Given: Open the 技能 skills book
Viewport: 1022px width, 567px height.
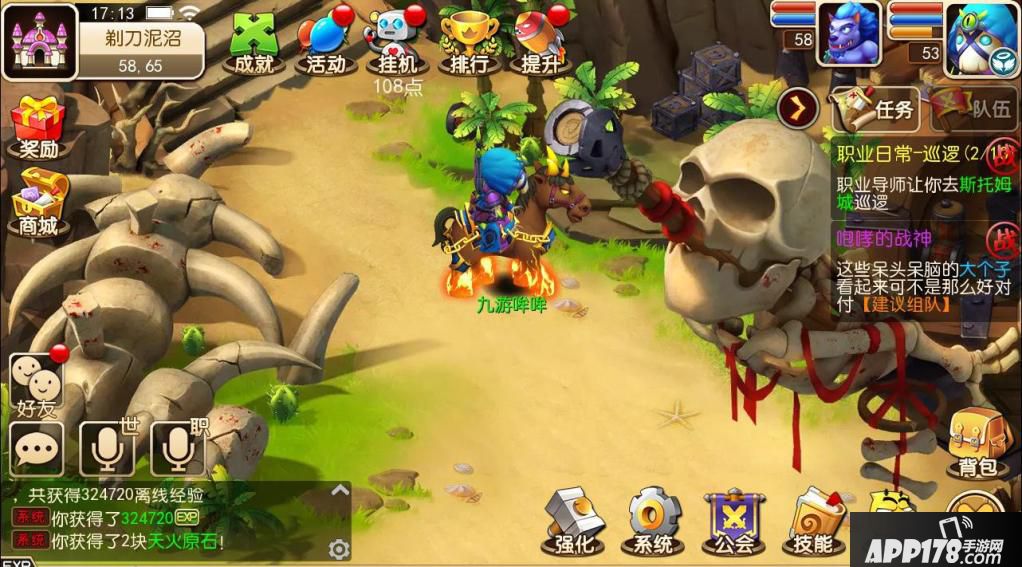Looking at the screenshot, I should (x=814, y=521).
